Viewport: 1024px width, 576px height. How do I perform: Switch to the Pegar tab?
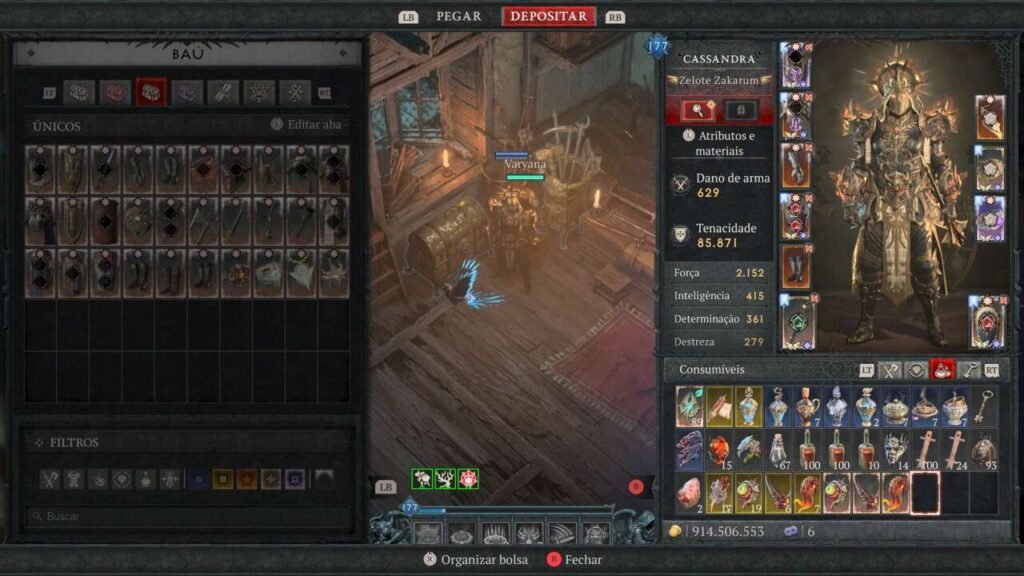458,16
